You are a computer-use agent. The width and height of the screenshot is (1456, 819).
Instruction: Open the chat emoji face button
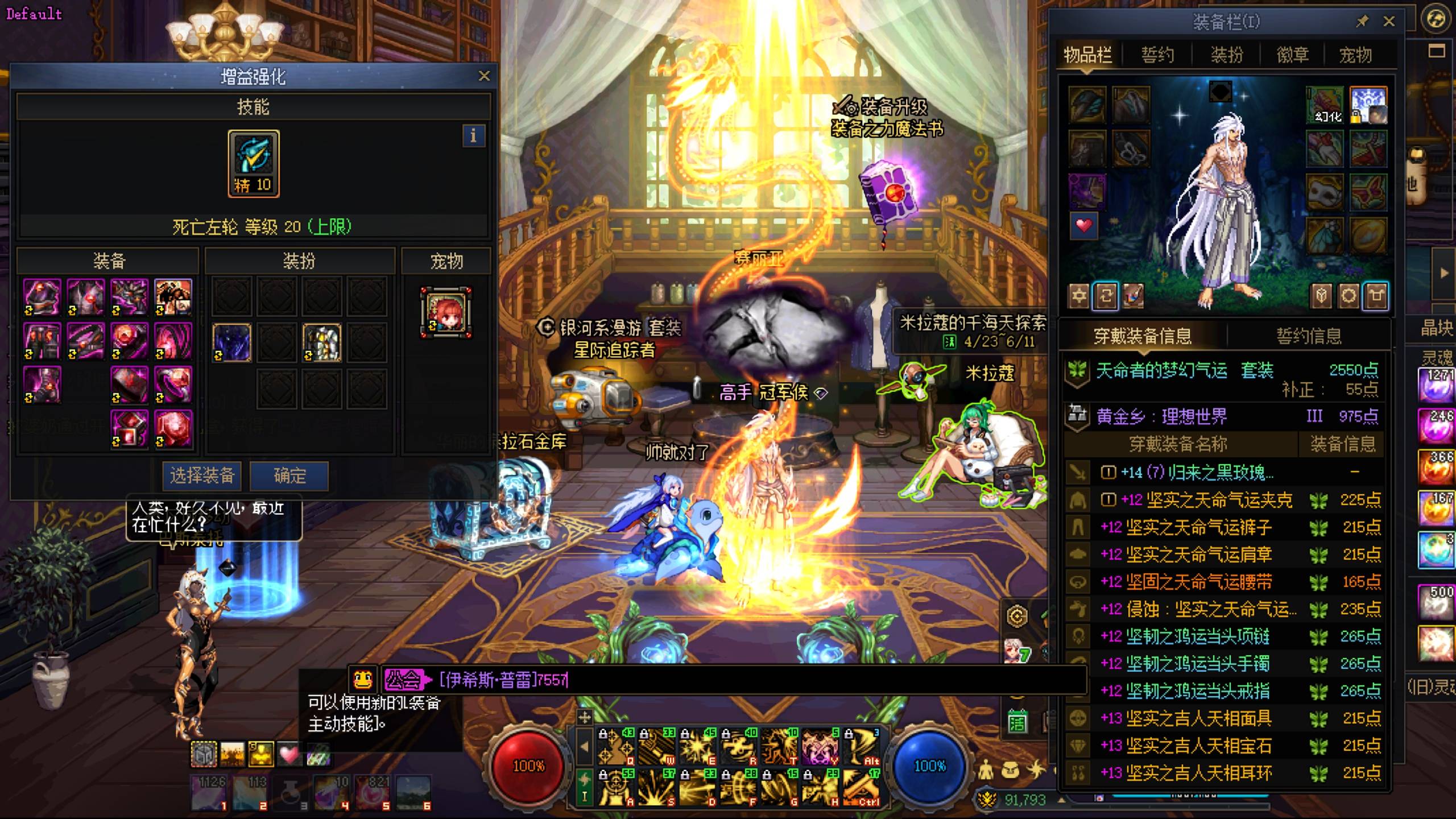[x=363, y=679]
